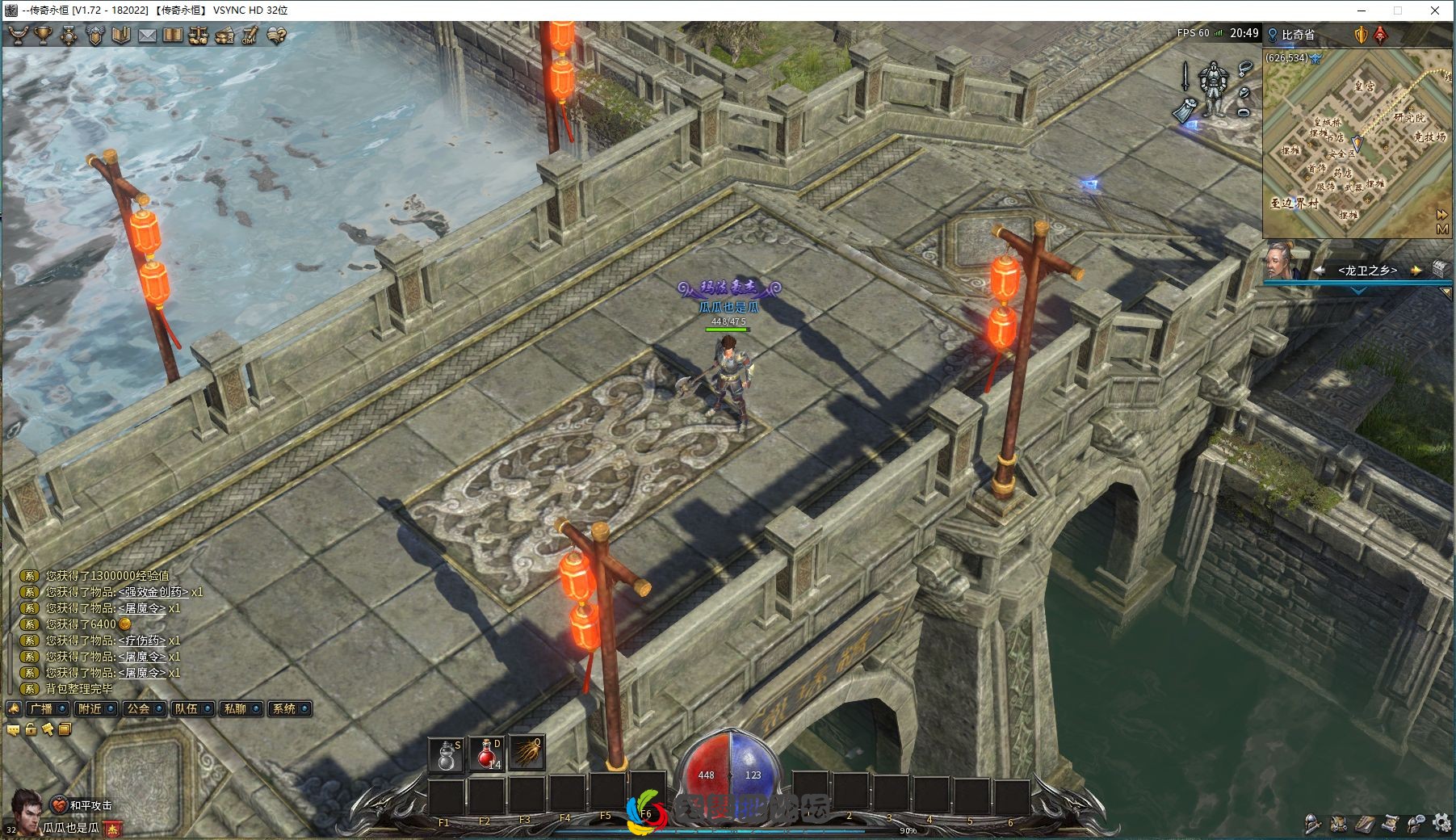Open the heart question-mark help icon
Screen dimensions: 1456x840
click(277, 36)
